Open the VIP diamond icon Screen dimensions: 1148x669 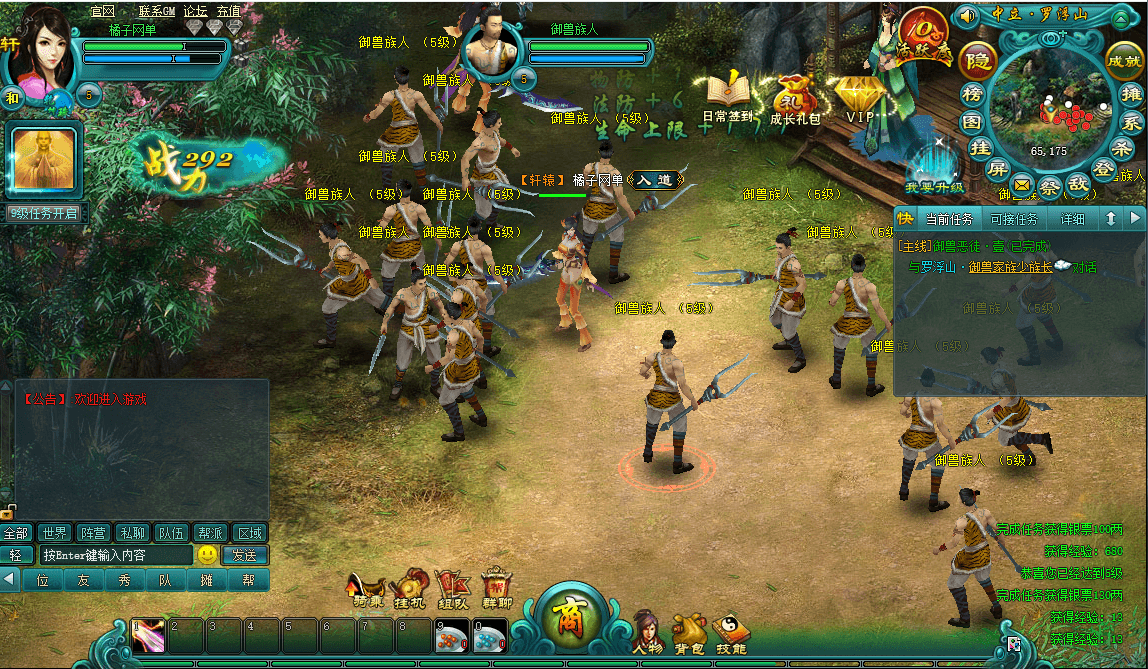coord(860,98)
